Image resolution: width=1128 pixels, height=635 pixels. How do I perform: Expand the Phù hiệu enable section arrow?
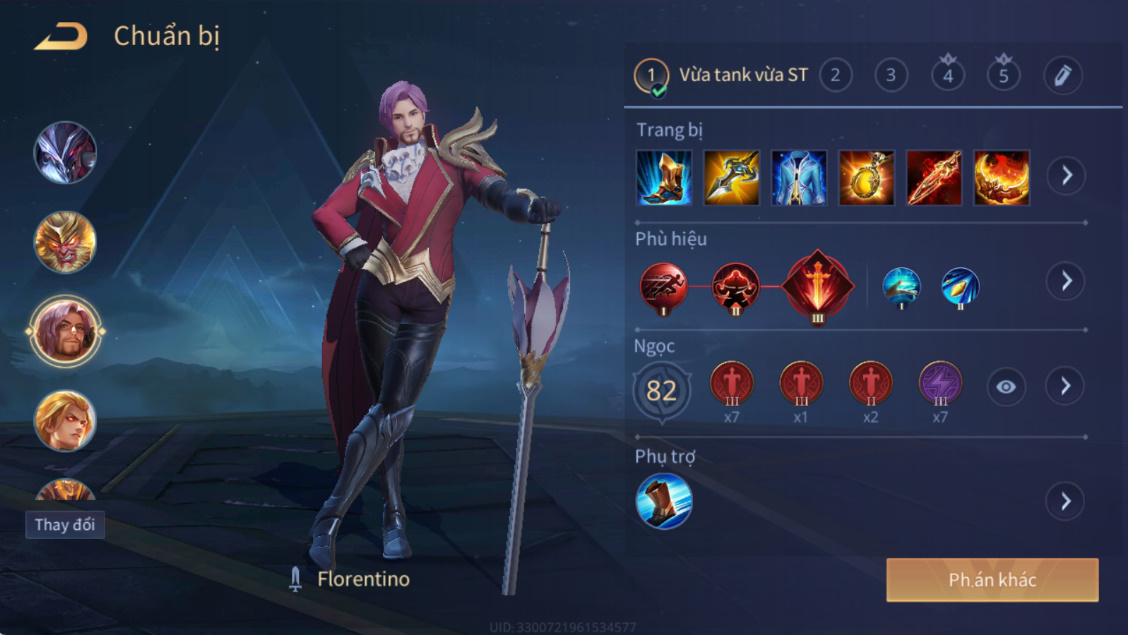coord(1066,281)
